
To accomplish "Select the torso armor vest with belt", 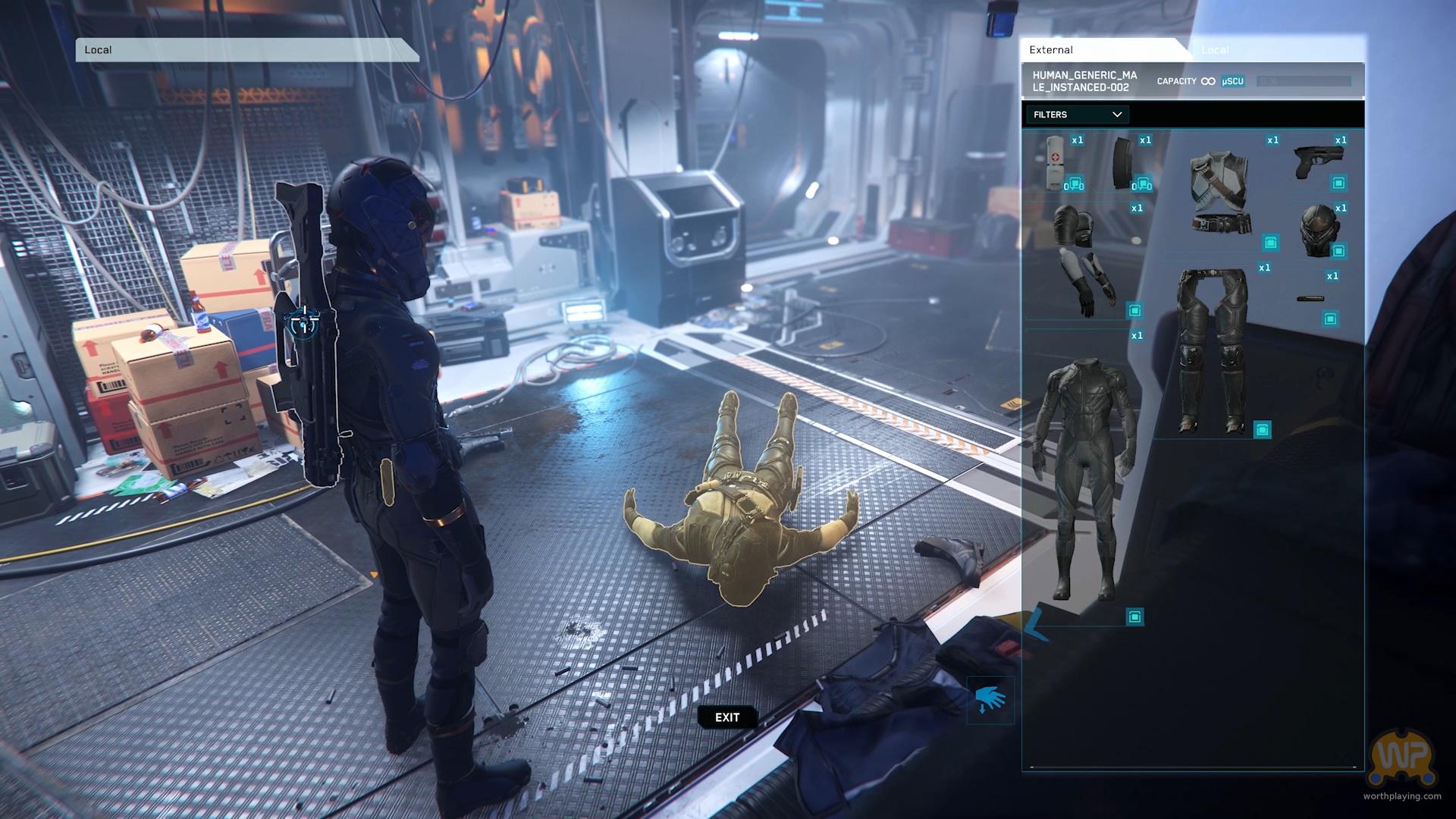I will pyautogui.click(x=1220, y=190).
